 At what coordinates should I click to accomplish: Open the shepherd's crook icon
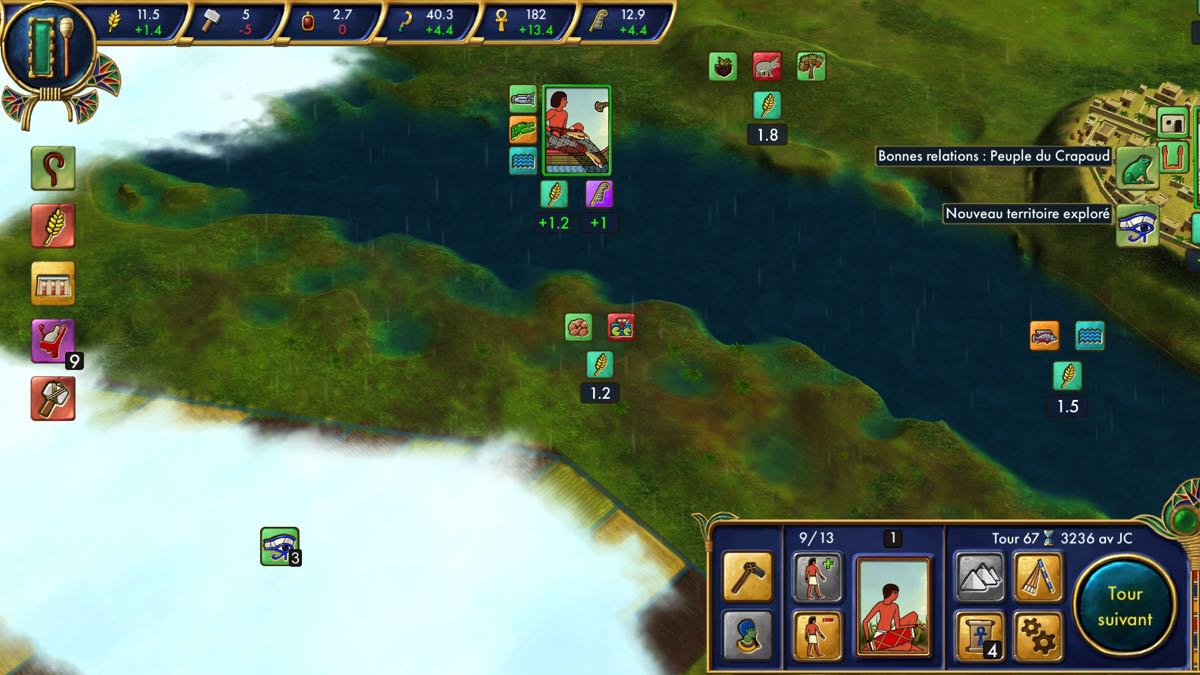point(53,169)
